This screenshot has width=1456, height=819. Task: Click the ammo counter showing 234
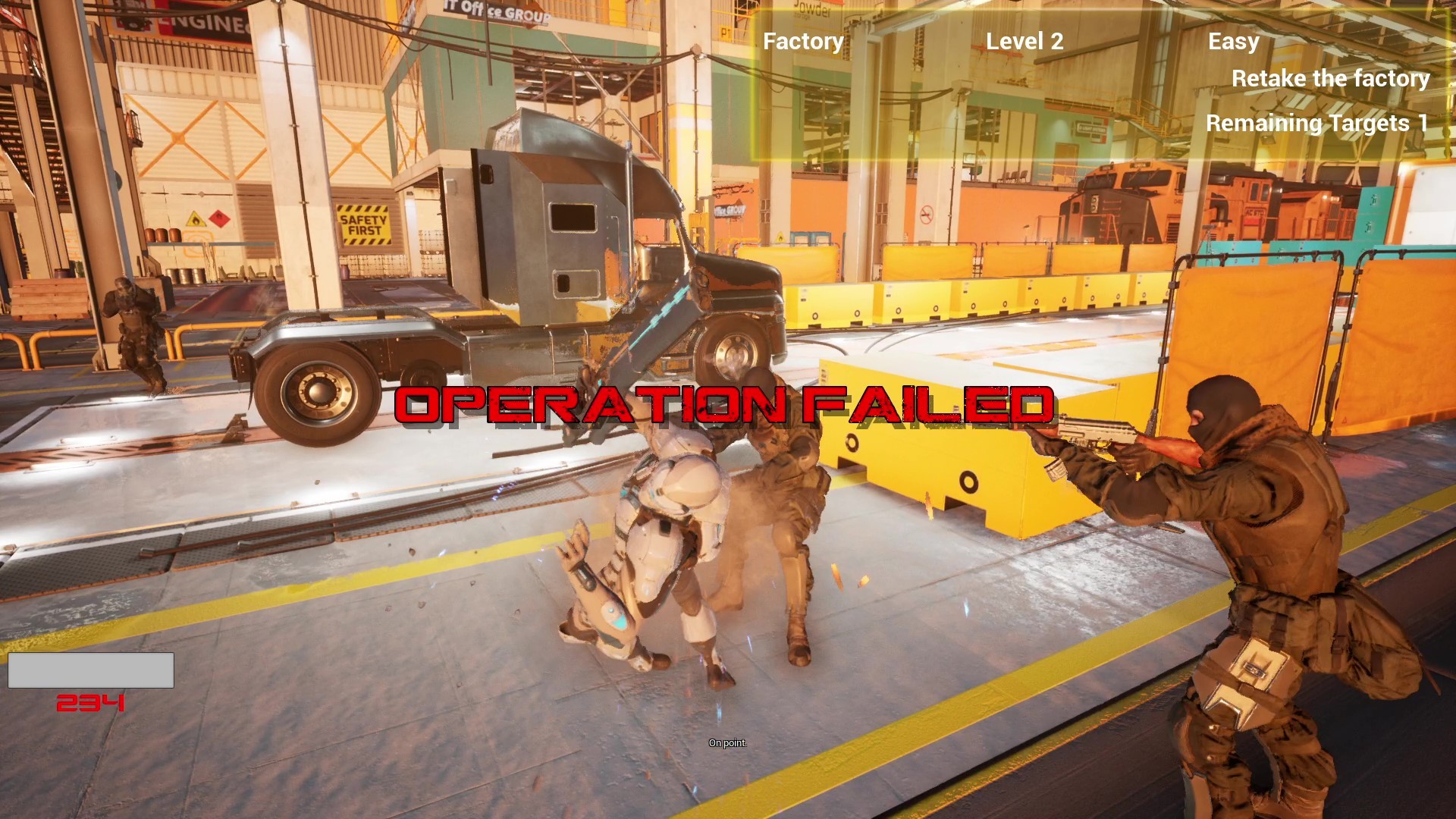pyautogui.click(x=90, y=702)
